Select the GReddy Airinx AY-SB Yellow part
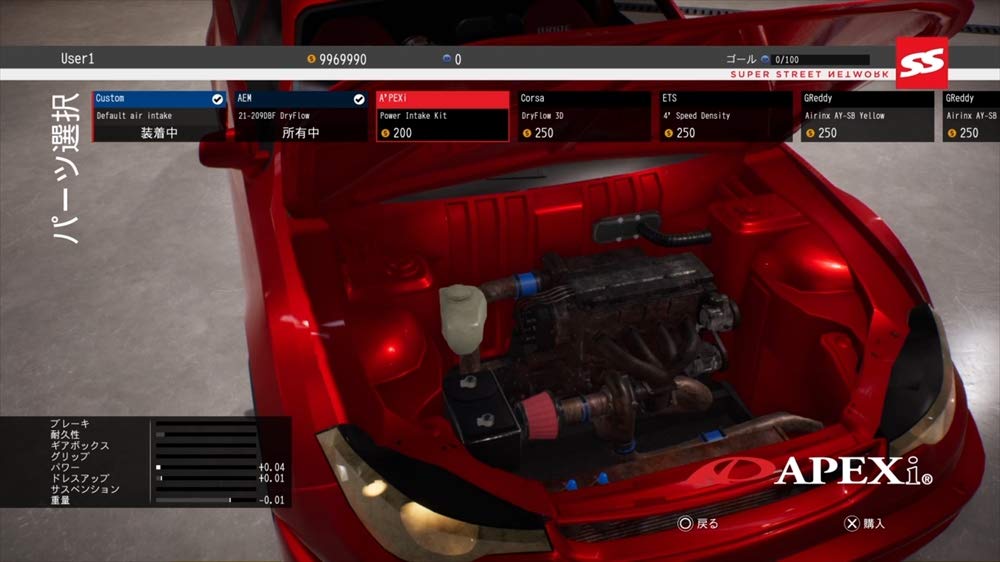Viewport: 1000px width, 562px height. 867,116
